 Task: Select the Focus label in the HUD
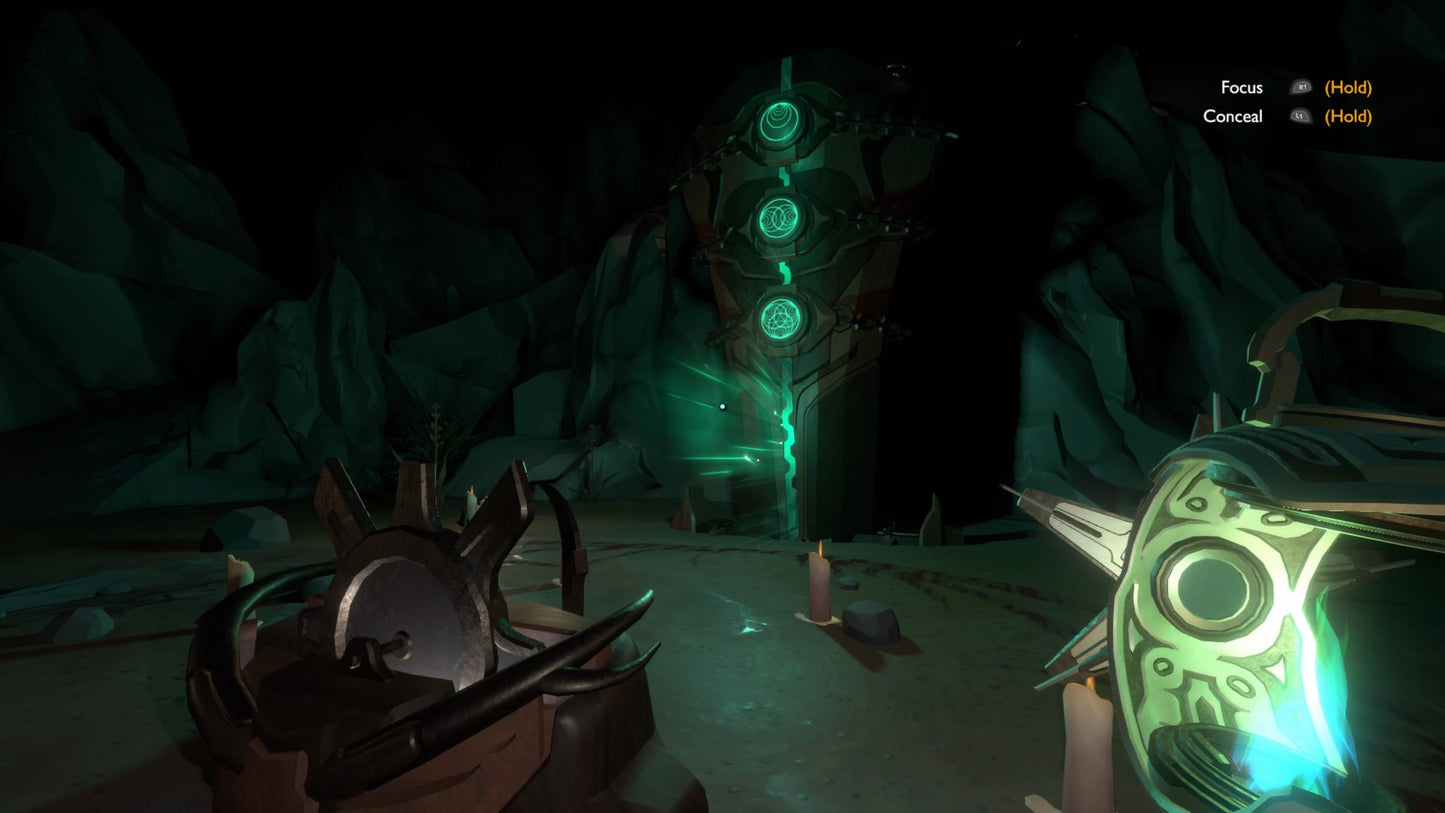tap(1241, 88)
